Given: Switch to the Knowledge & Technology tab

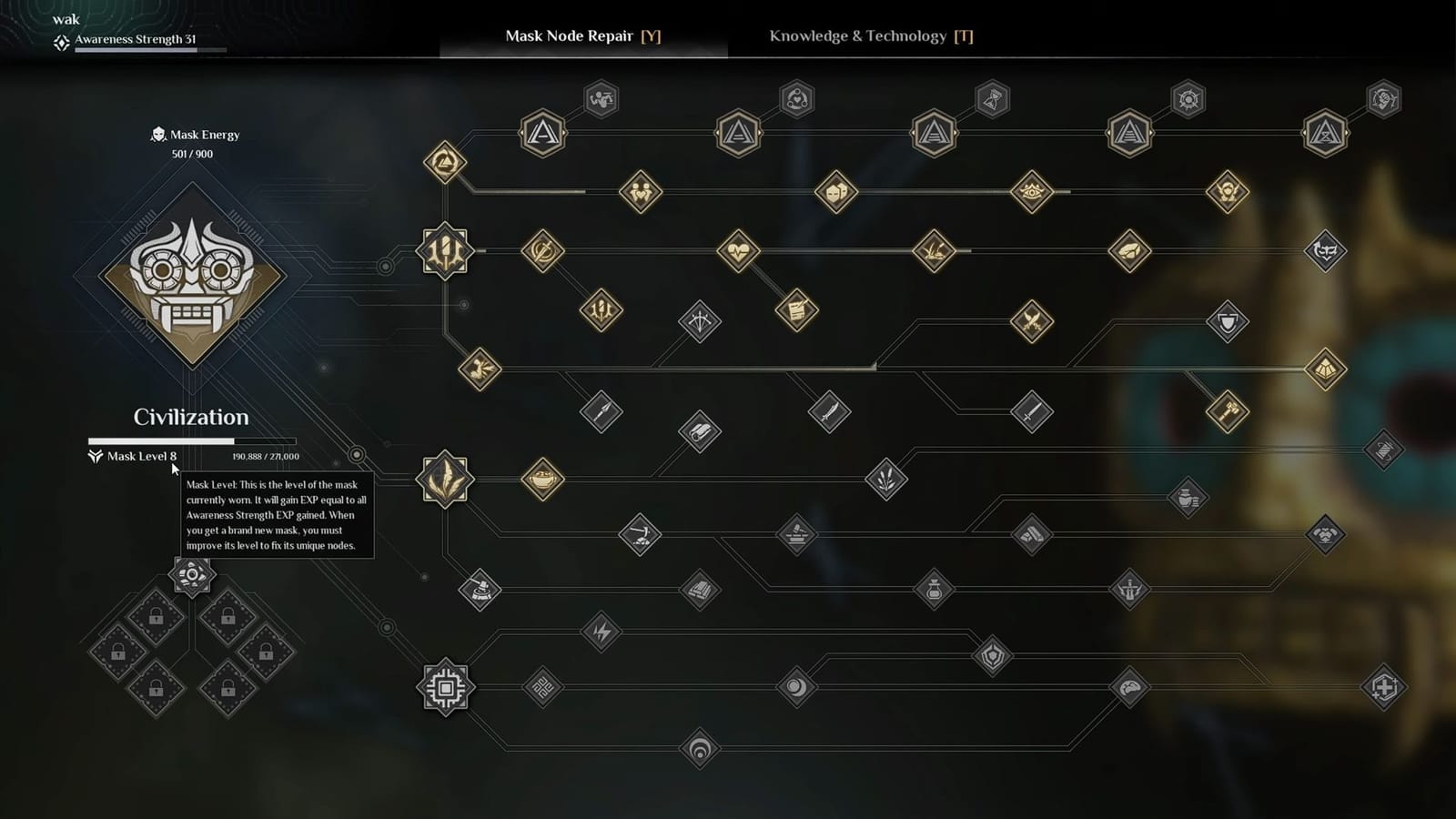Looking at the screenshot, I should 869,36.
